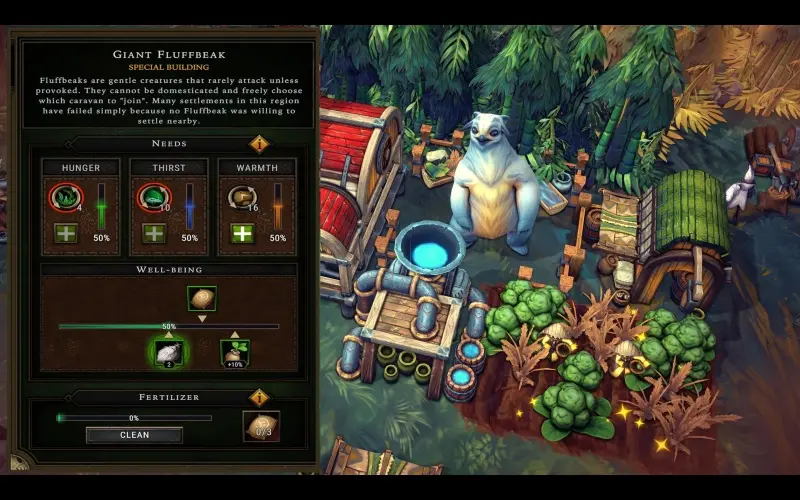This screenshot has height=500, width=800.
Task: Open the Fertilizer info icon
Action: coord(259,397)
